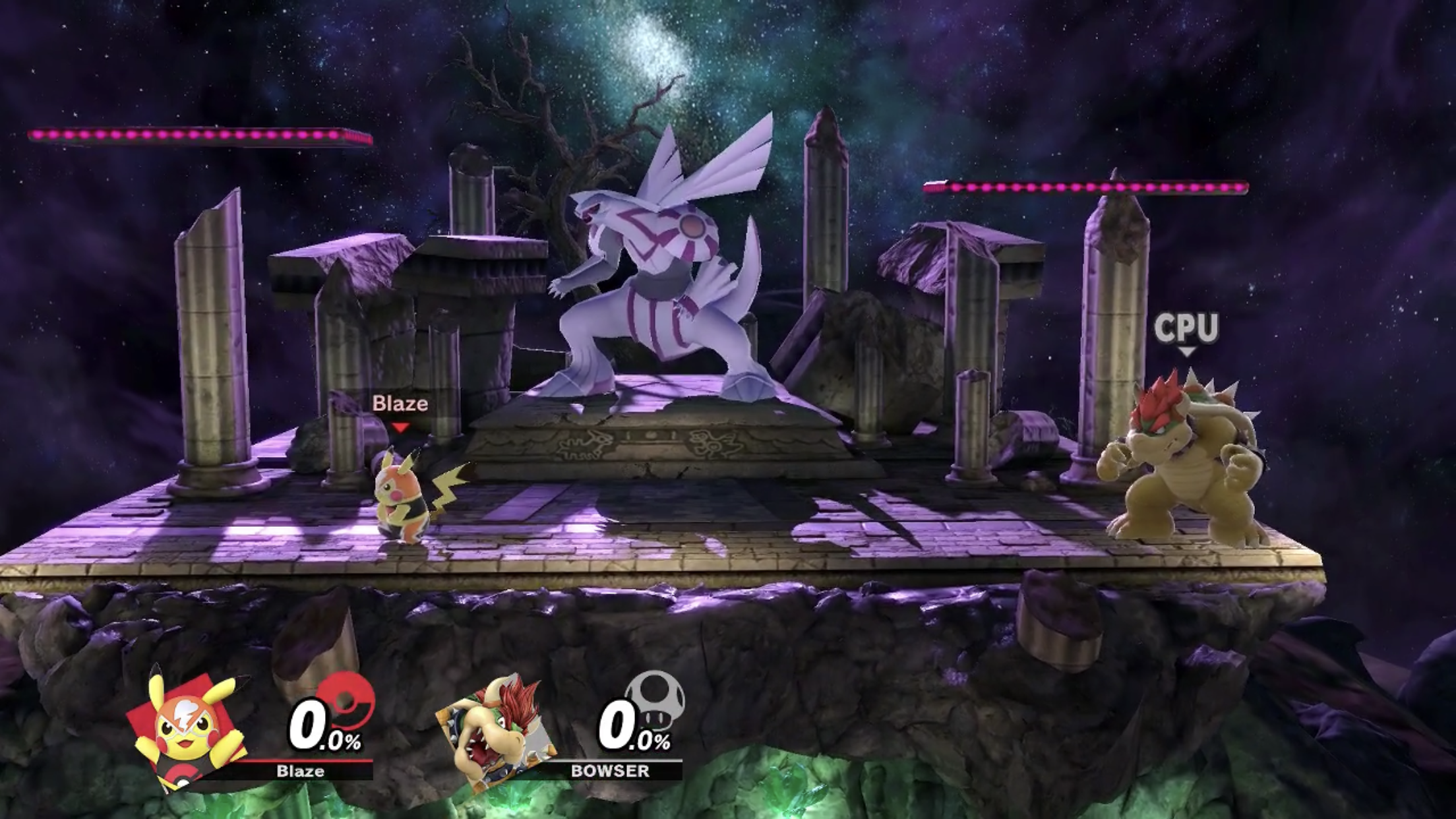
Task: Click the Blaze player tag above Pikachu
Action: [400, 404]
